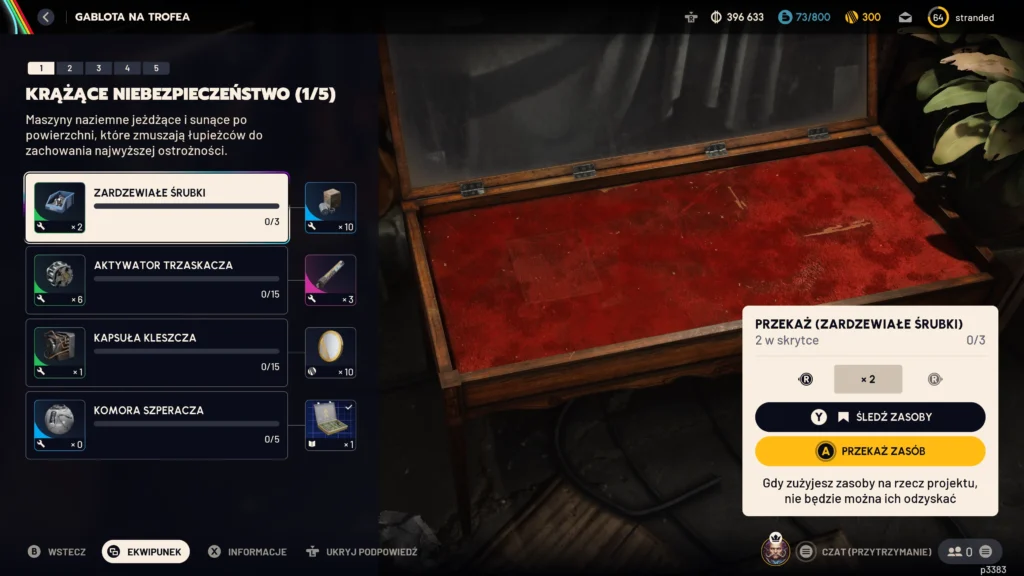Screen dimensions: 1024x576
Task: Hide the tooltip with Ukryj Podpowiedź
Action: (362, 551)
